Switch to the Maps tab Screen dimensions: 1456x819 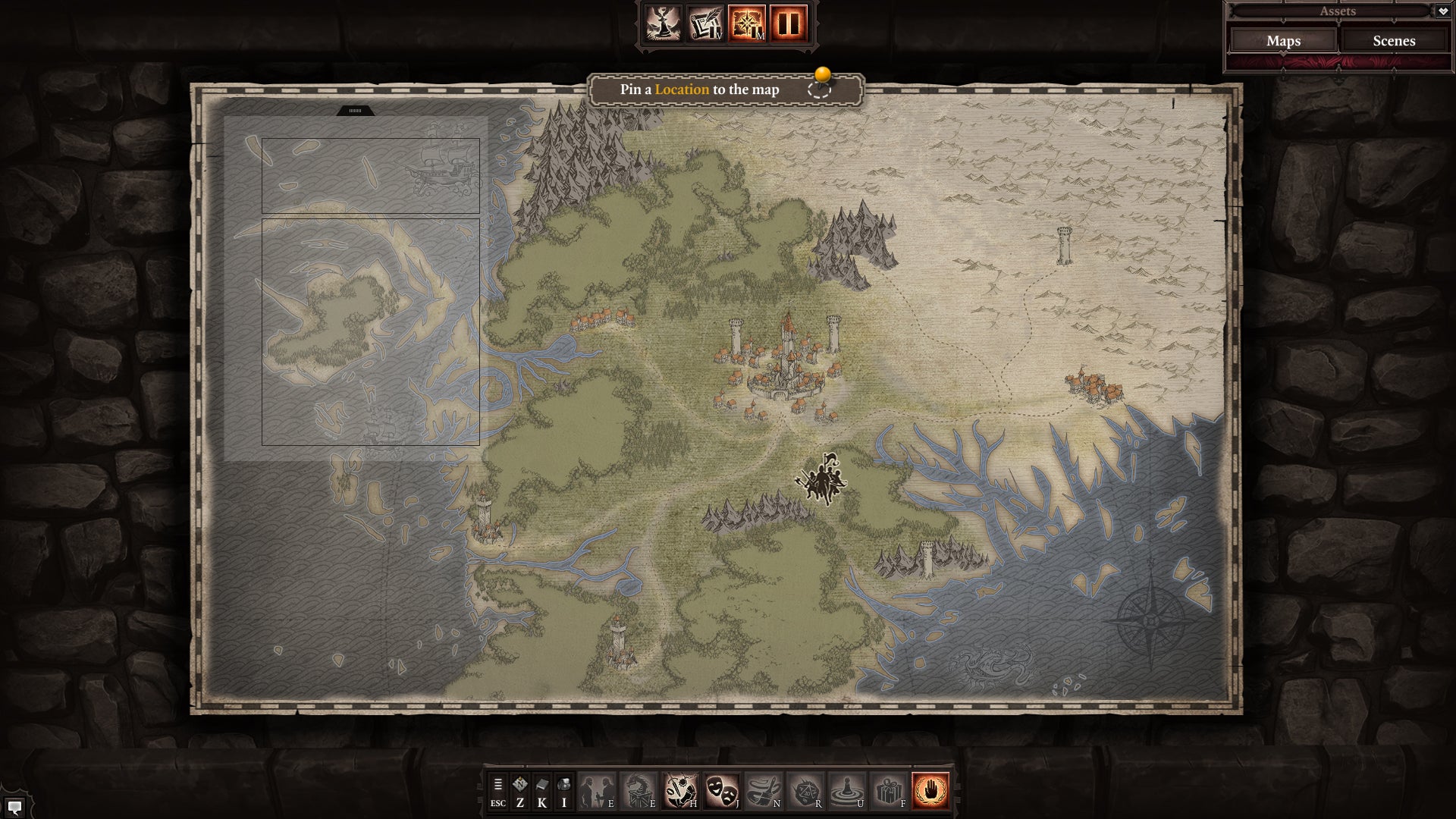(1283, 41)
